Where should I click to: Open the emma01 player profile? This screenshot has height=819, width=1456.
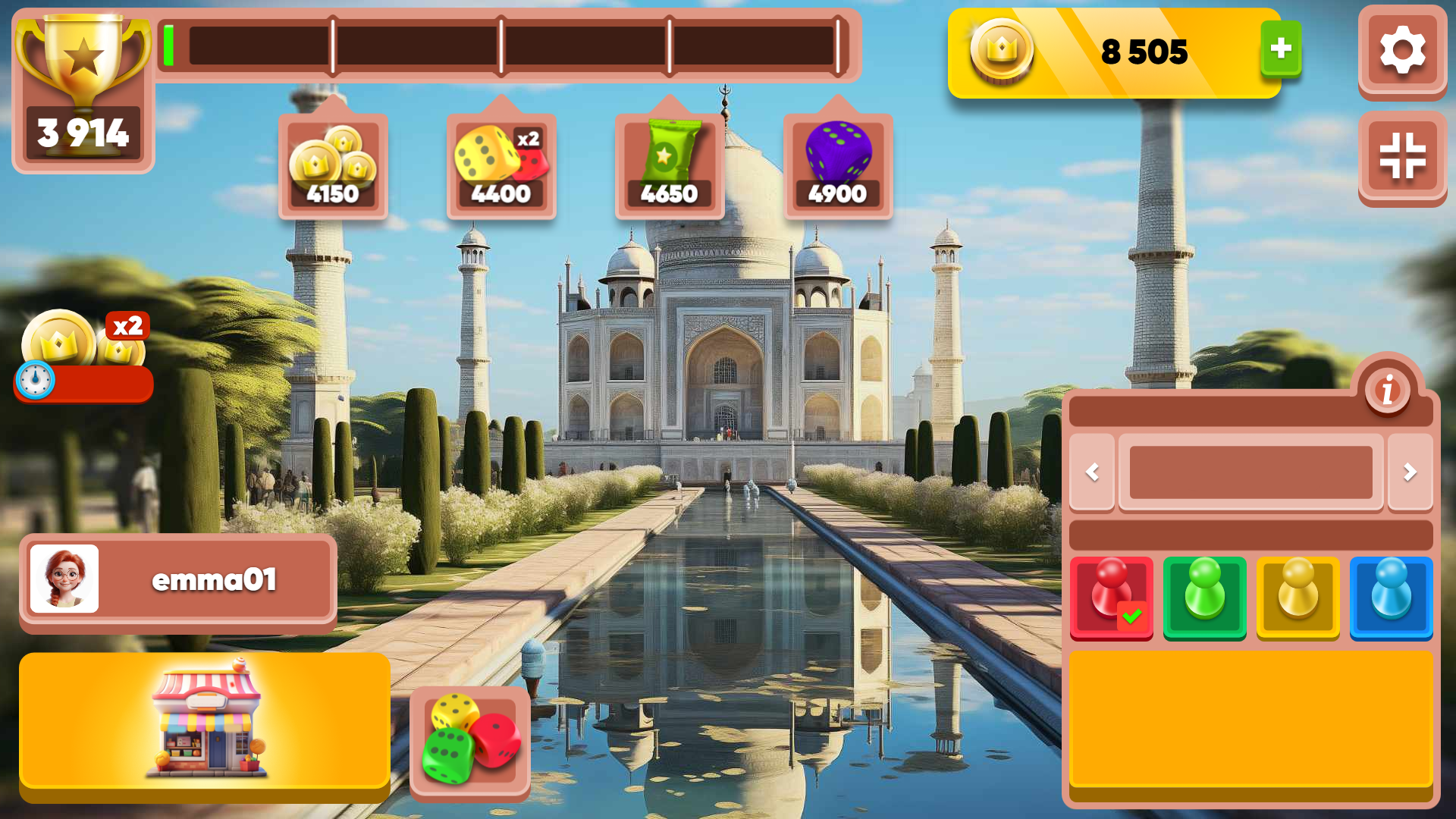(x=177, y=580)
